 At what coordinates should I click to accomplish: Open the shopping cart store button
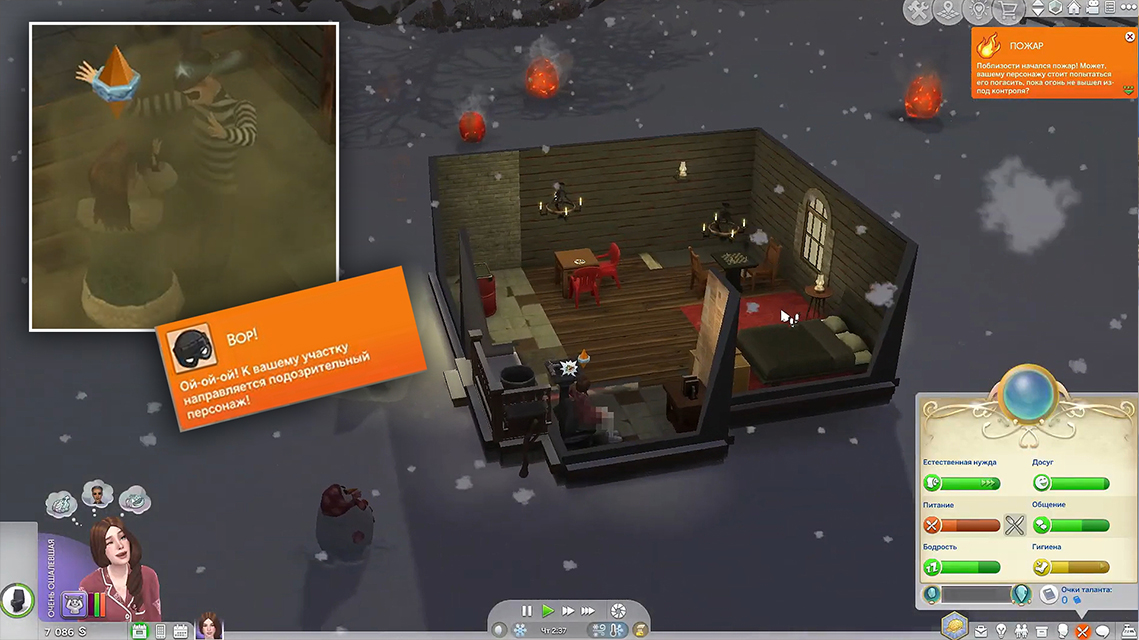pos(1012,11)
